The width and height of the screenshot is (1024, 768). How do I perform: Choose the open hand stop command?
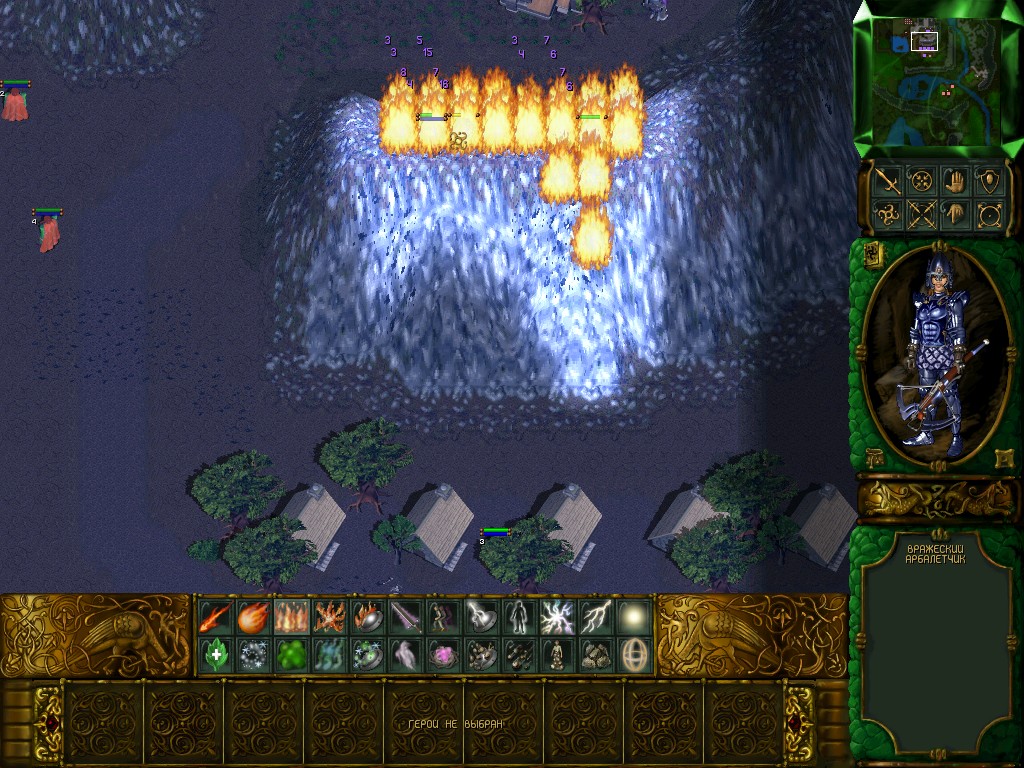[x=955, y=181]
